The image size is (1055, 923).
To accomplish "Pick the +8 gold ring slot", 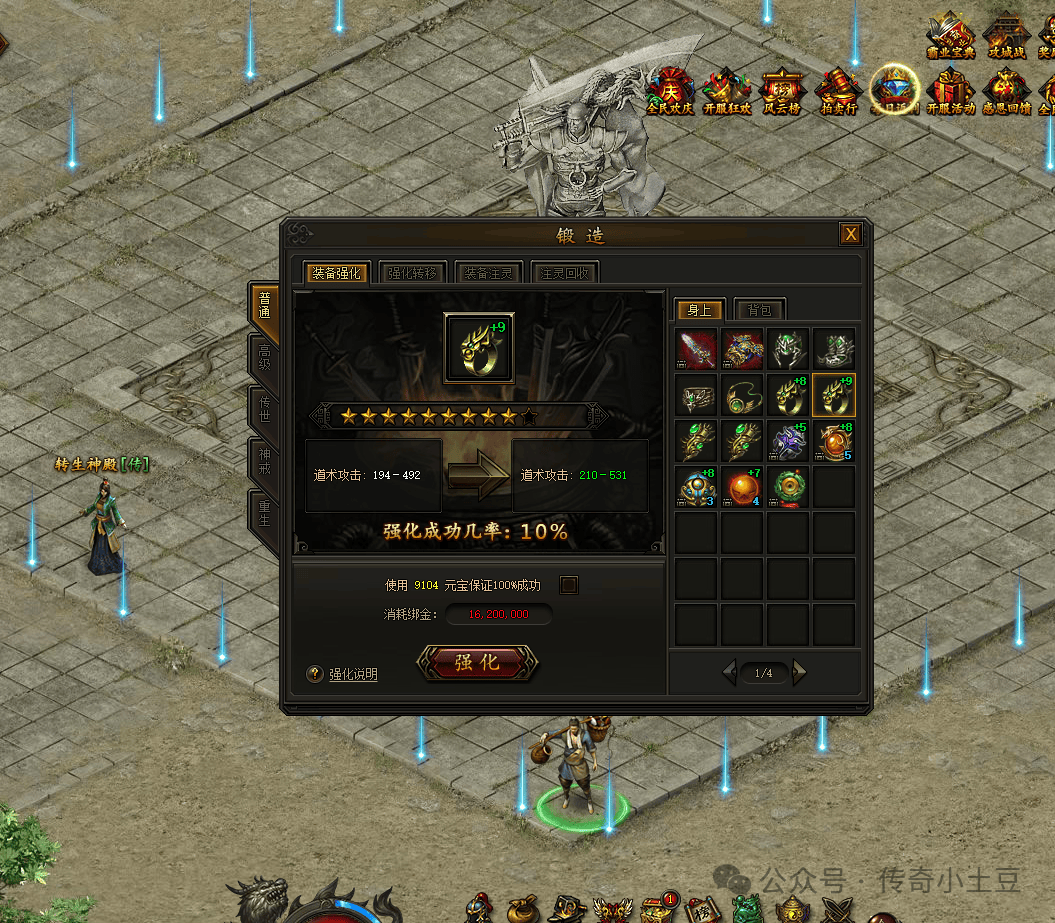I will click(x=788, y=395).
